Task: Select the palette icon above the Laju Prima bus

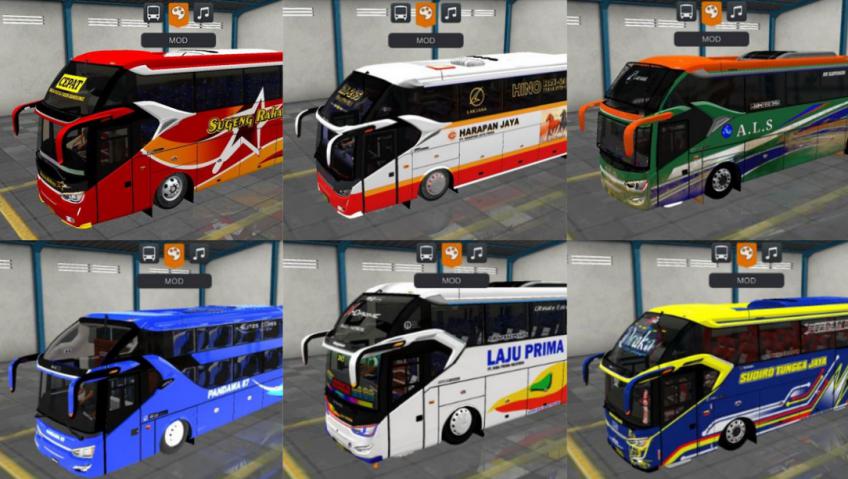Action: pos(451,253)
